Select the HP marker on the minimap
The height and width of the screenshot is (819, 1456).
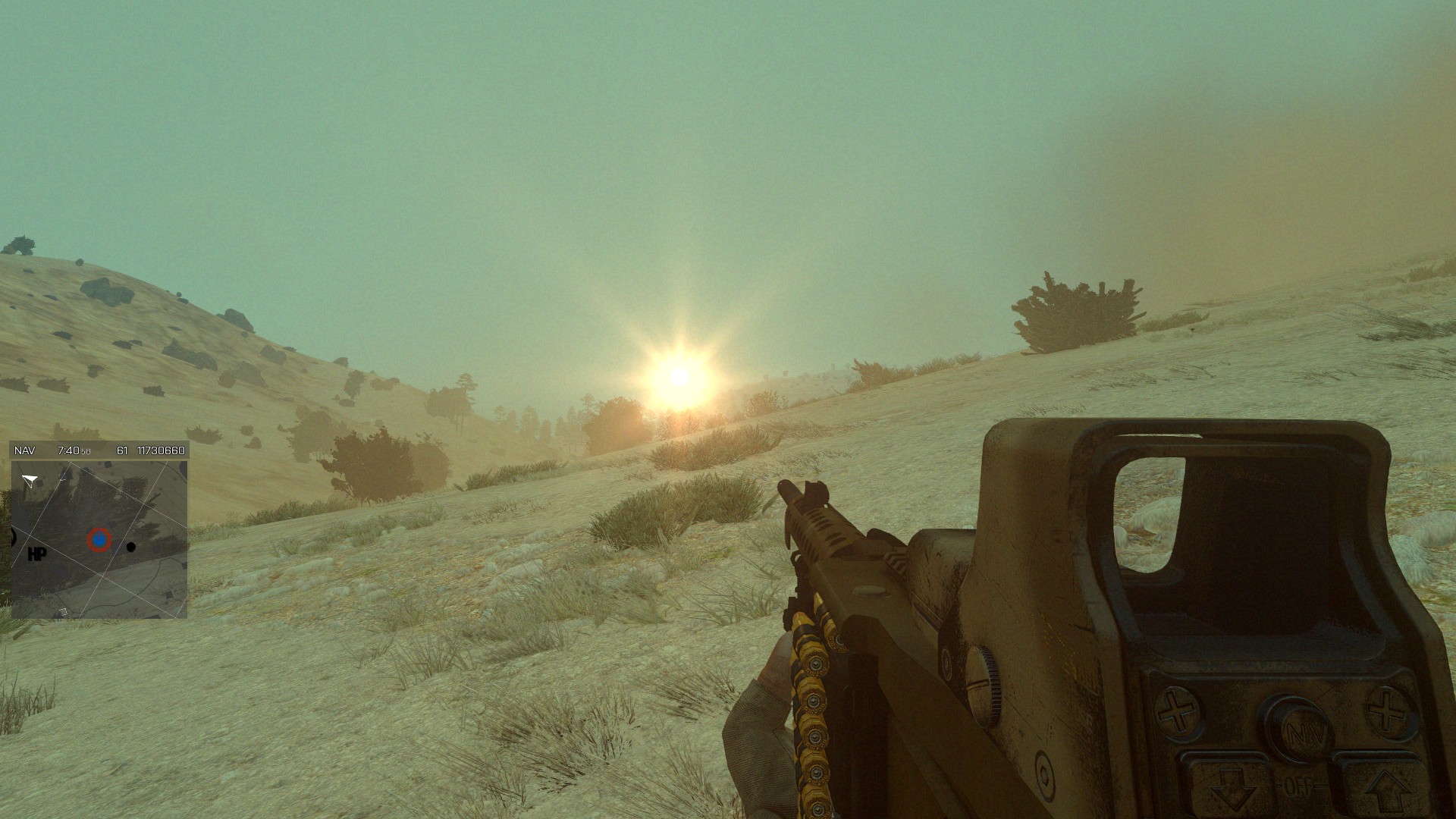[x=36, y=554]
